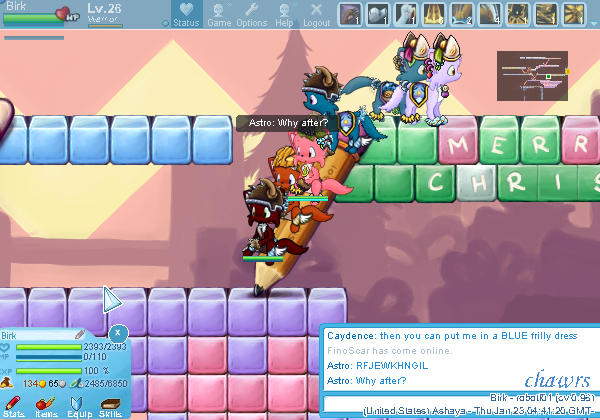Open the Status menu
This screenshot has width=600, height=420.
click(185, 15)
